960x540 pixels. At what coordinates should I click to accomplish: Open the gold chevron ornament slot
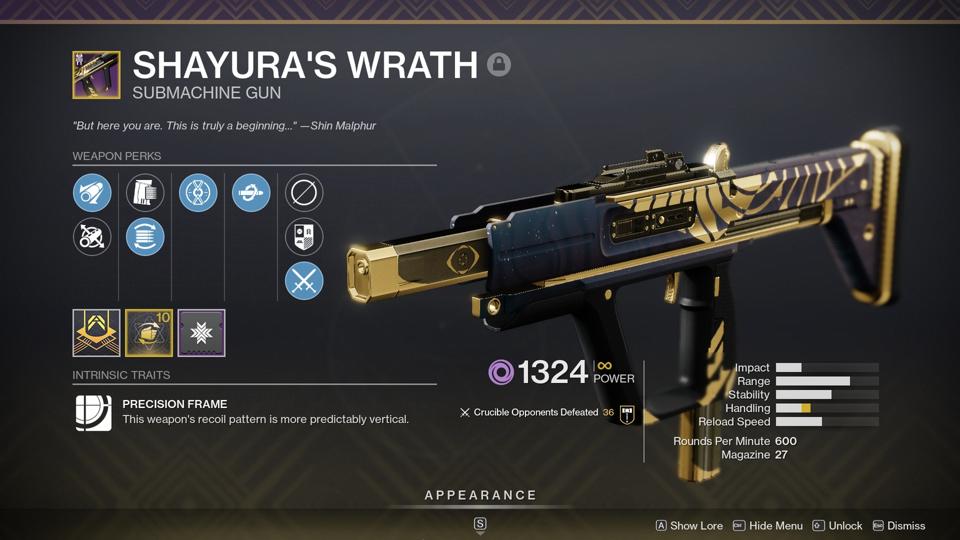tap(96, 333)
